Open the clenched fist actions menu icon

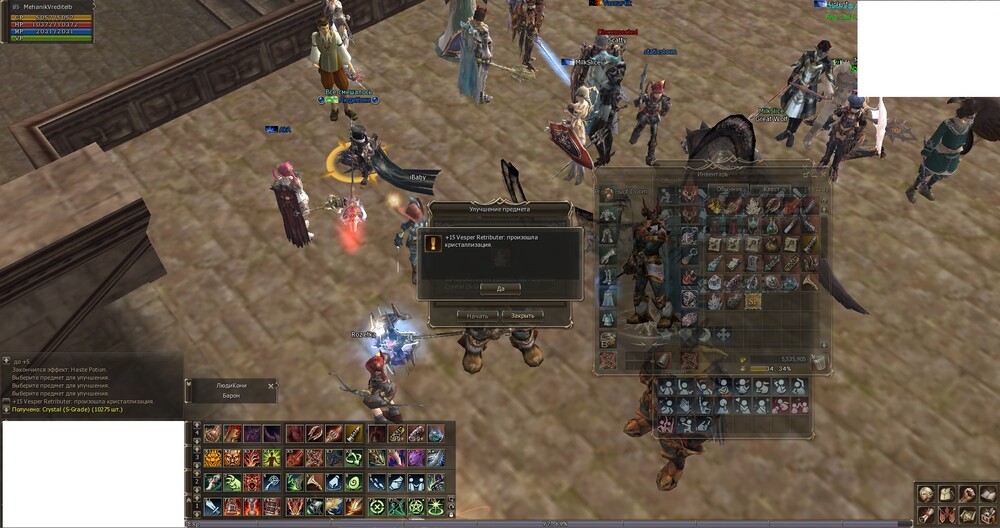pos(966,495)
